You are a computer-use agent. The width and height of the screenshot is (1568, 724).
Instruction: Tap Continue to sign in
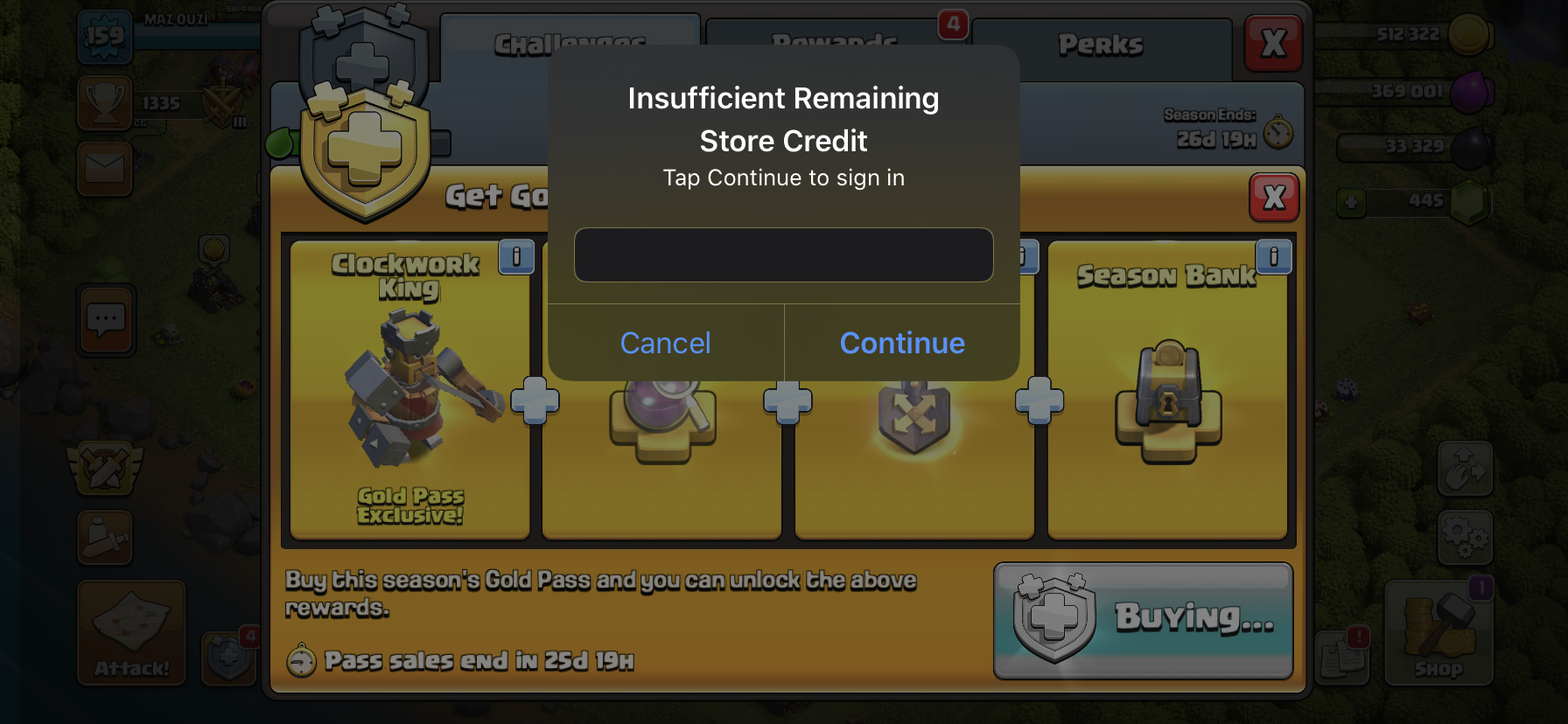[902, 343]
